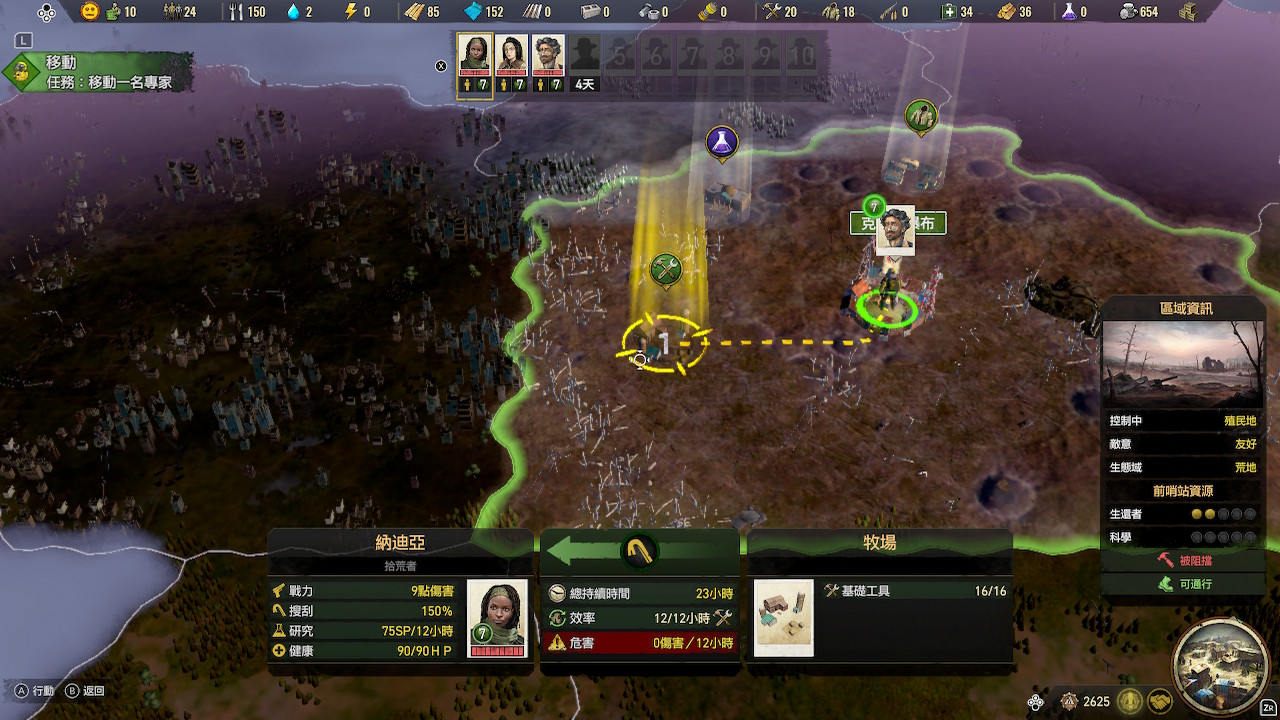Image resolution: width=1280 pixels, height=720 pixels.
Task: Select the hammer and wrench map marker
Action: click(x=666, y=269)
